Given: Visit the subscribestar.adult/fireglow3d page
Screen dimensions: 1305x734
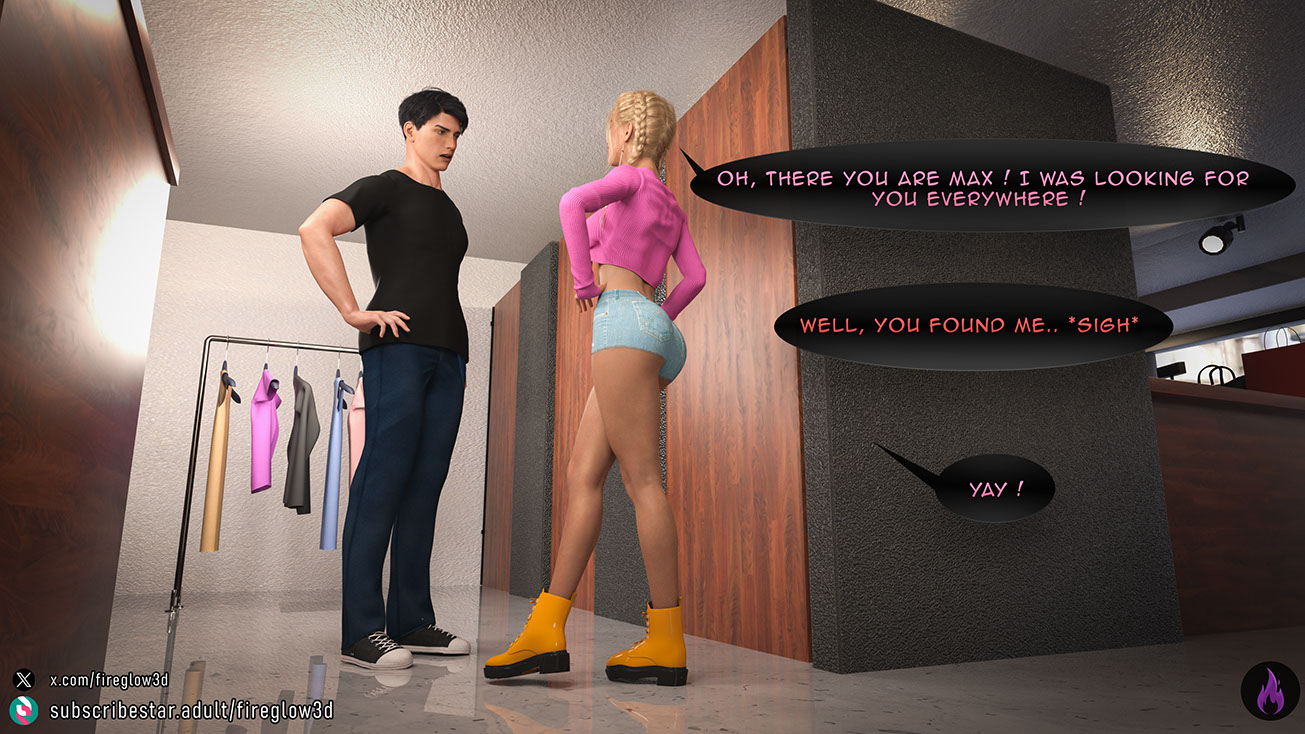Looking at the screenshot, I should pyautogui.click(x=190, y=711).
